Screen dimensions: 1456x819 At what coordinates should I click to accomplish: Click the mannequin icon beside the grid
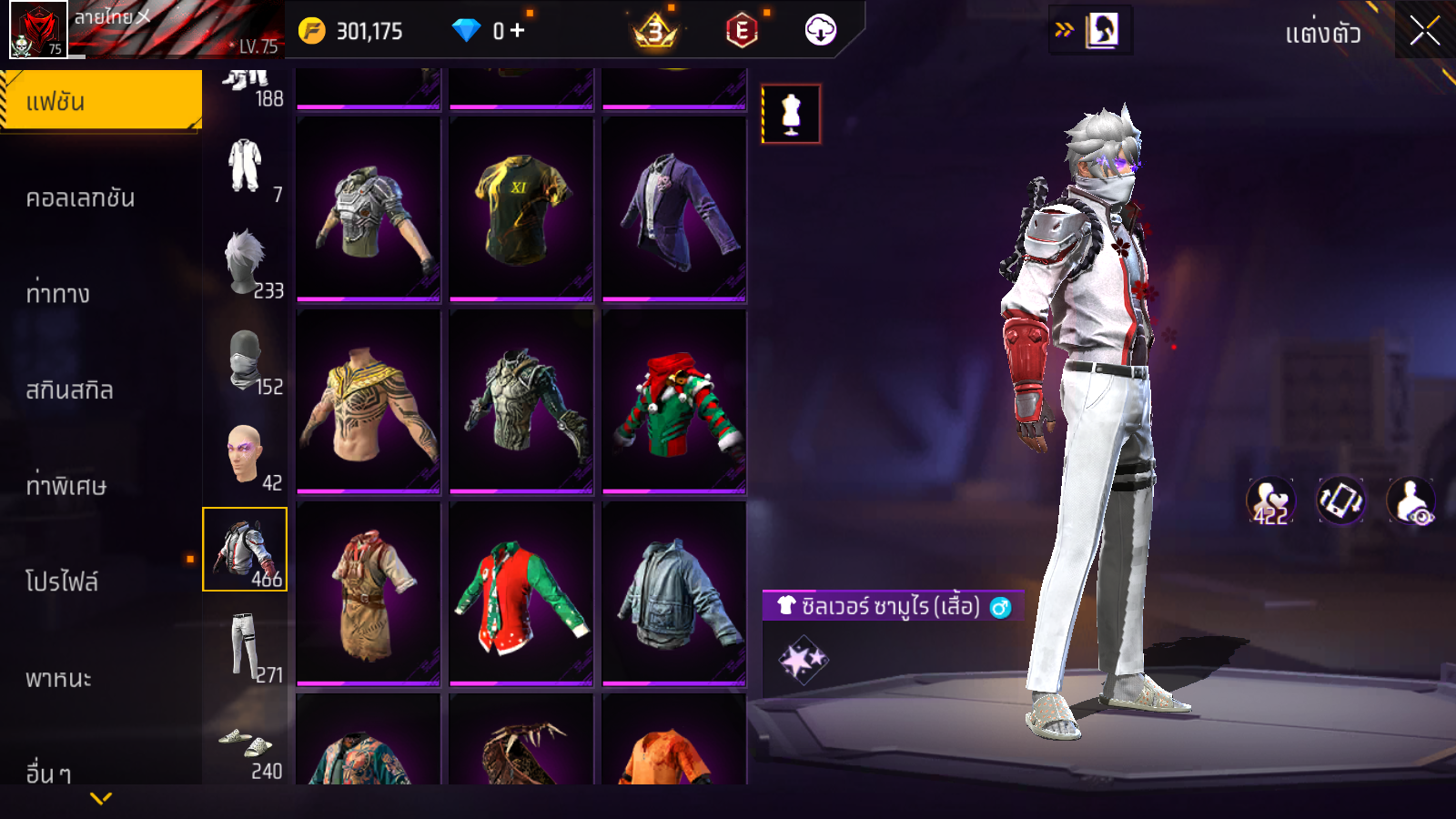point(791,115)
